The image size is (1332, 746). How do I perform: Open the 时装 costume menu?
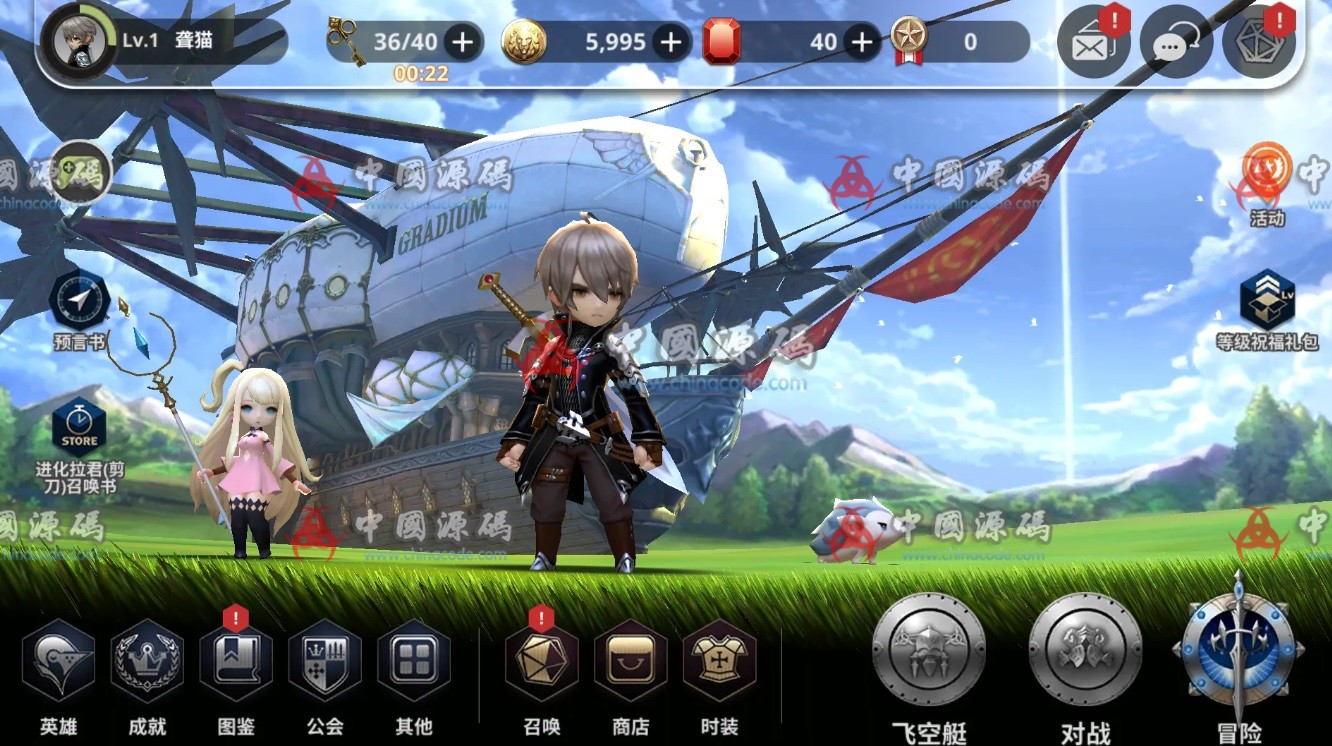[719, 661]
